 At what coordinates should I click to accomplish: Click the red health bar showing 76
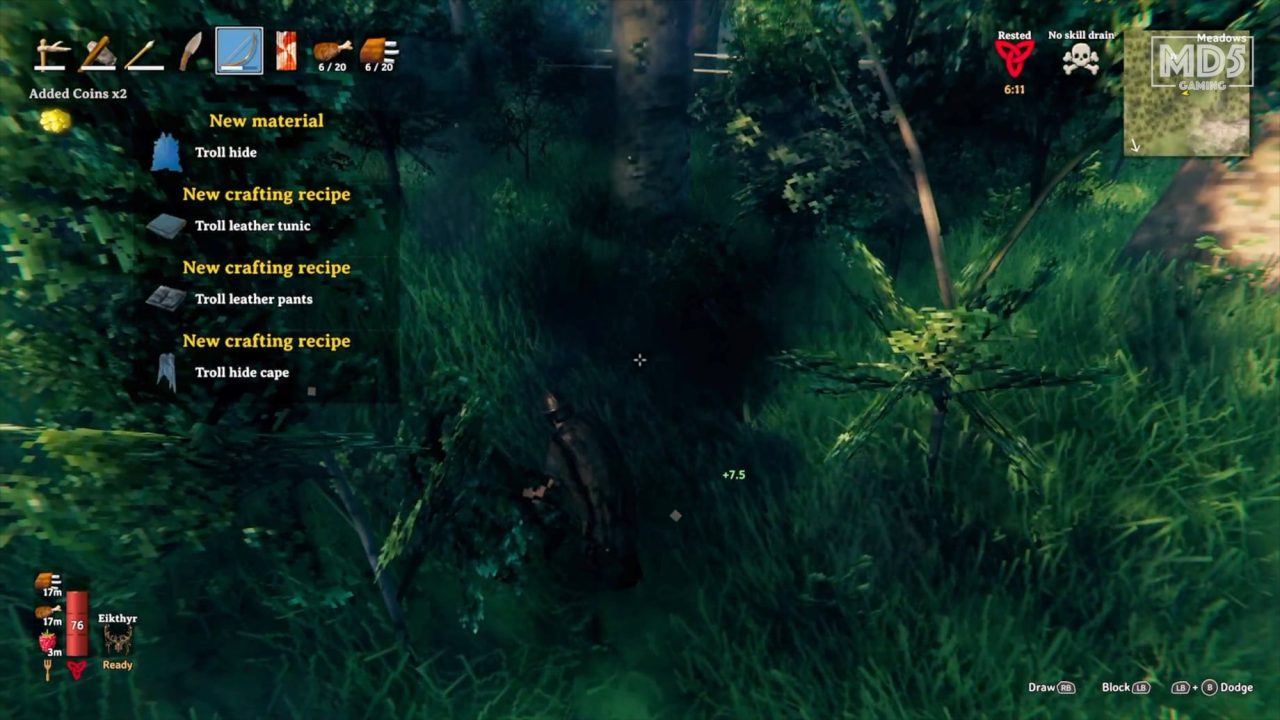pos(76,627)
